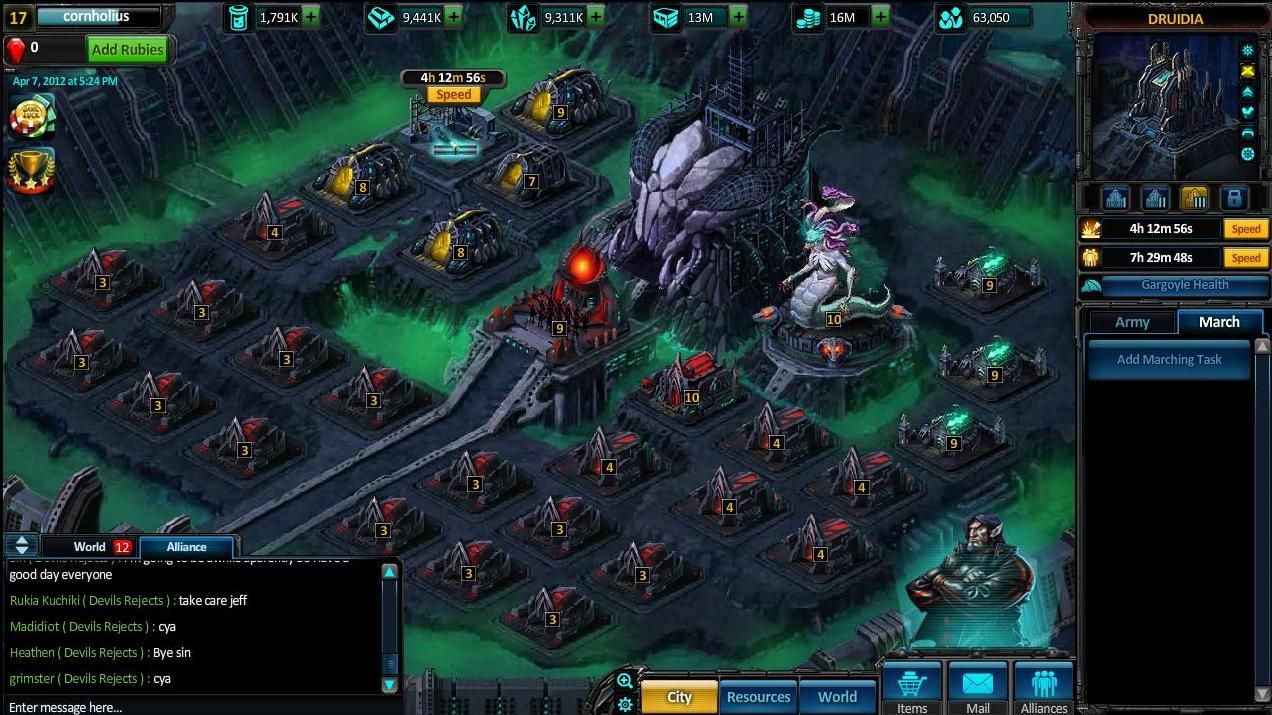
Task: Zoom in with the magnifier icon
Action: coord(625,681)
